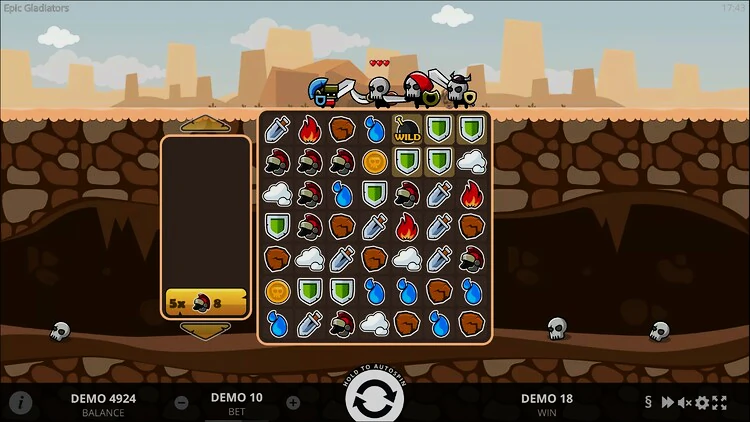
Task: Open the game info panel
Action: tap(22, 403)
